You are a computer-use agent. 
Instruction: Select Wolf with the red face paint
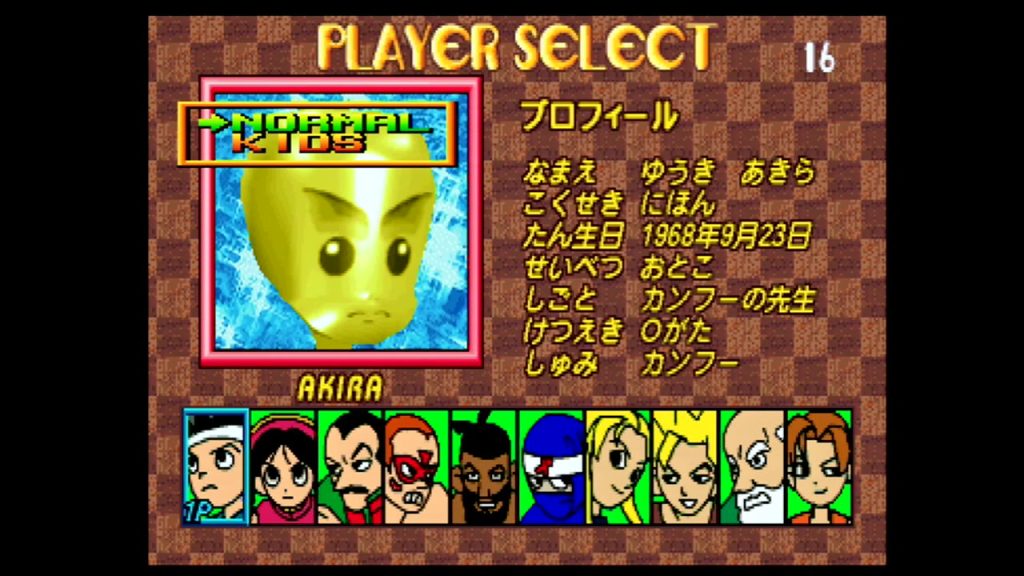coord(417,466)
